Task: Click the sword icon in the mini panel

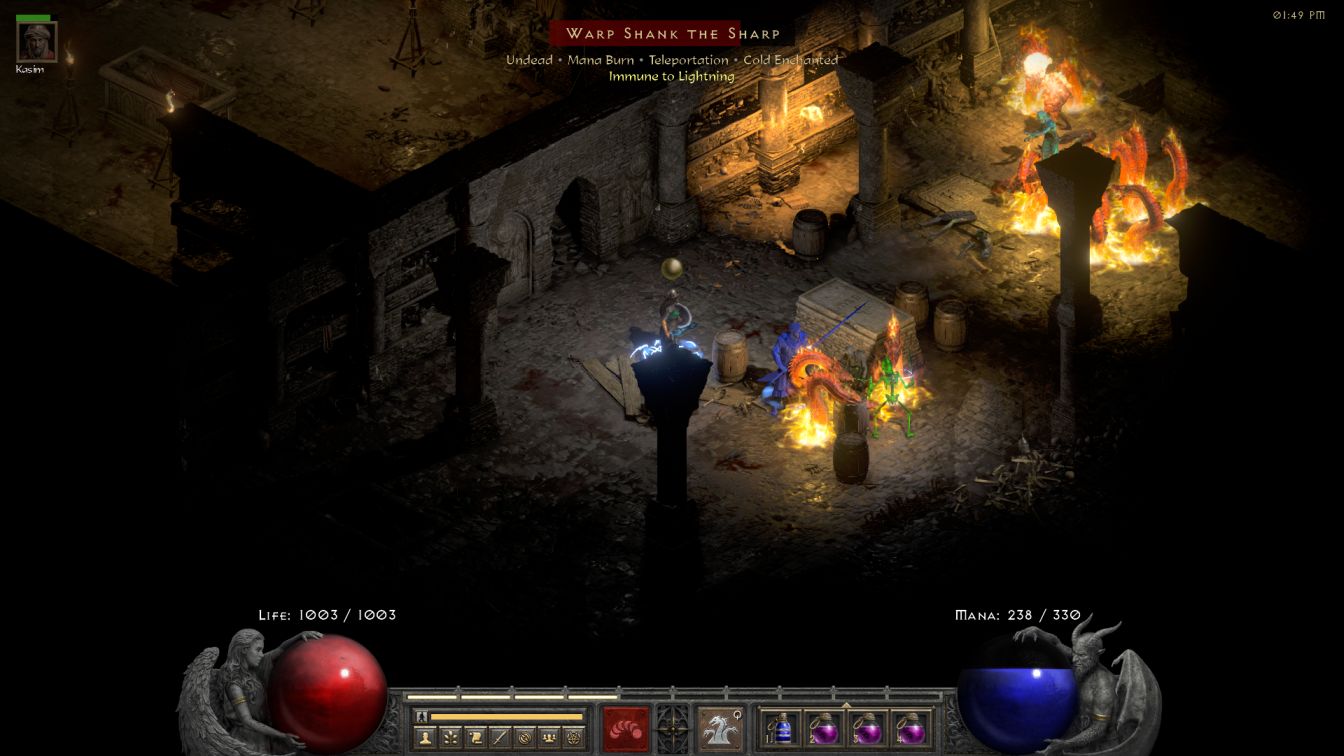Action: 500,738
